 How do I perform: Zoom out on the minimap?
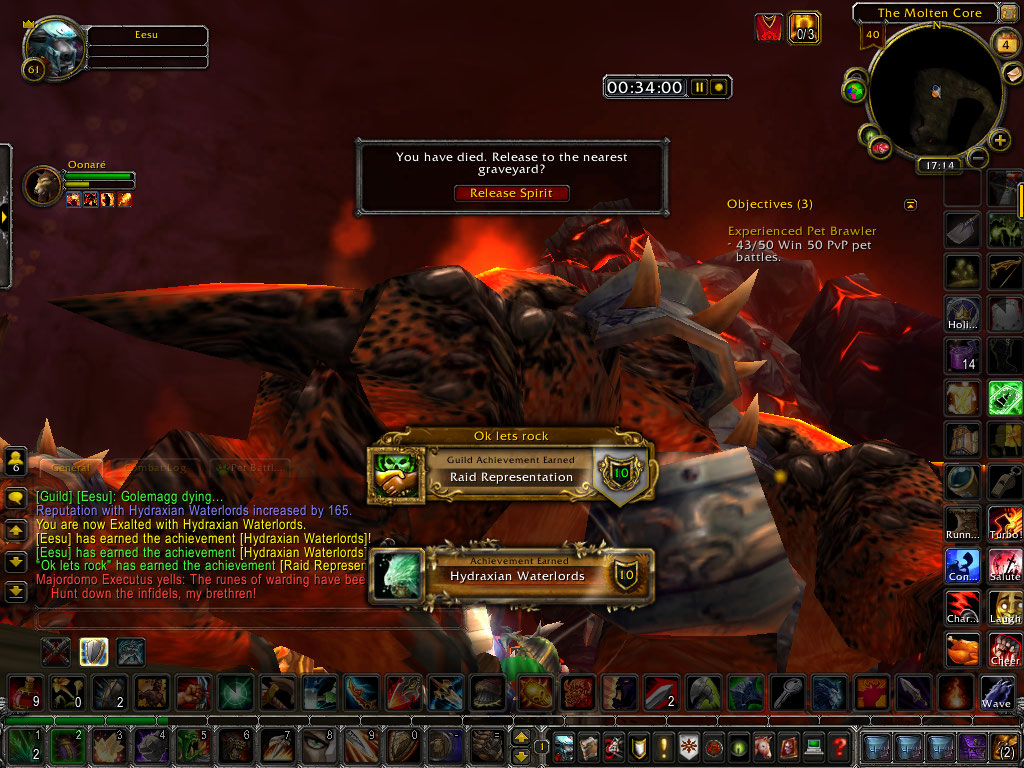pyautogui.click(x=979, y=157)
